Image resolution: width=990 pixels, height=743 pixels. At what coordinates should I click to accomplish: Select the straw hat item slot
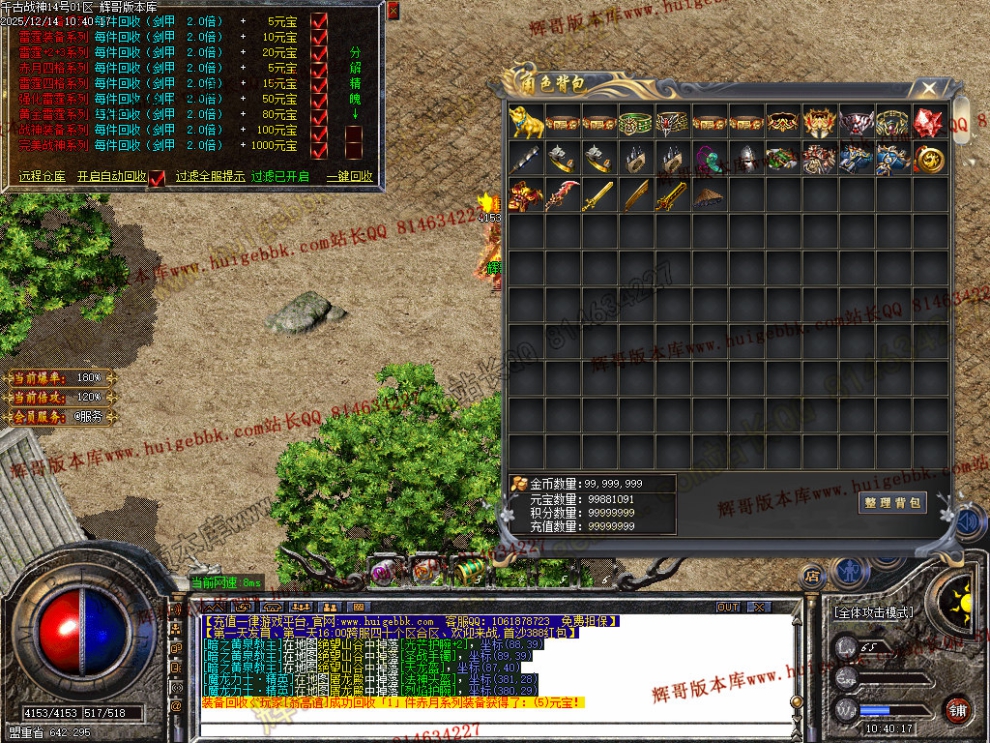point(708,195)
